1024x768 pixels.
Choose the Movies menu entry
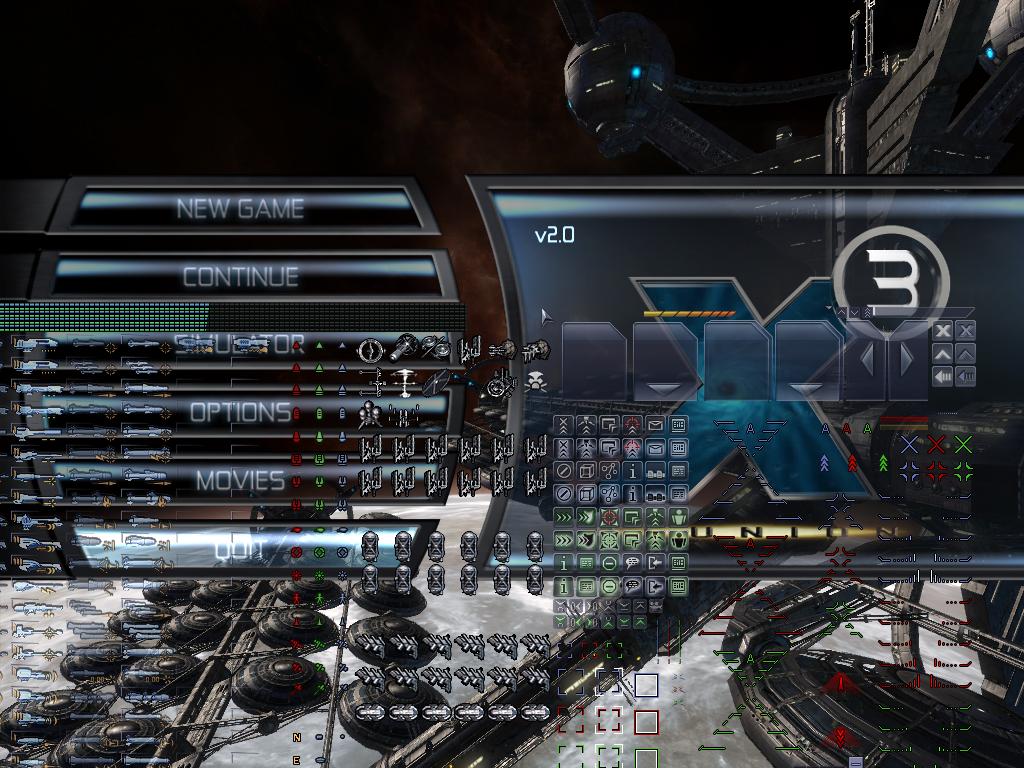(x=240, y=480)
